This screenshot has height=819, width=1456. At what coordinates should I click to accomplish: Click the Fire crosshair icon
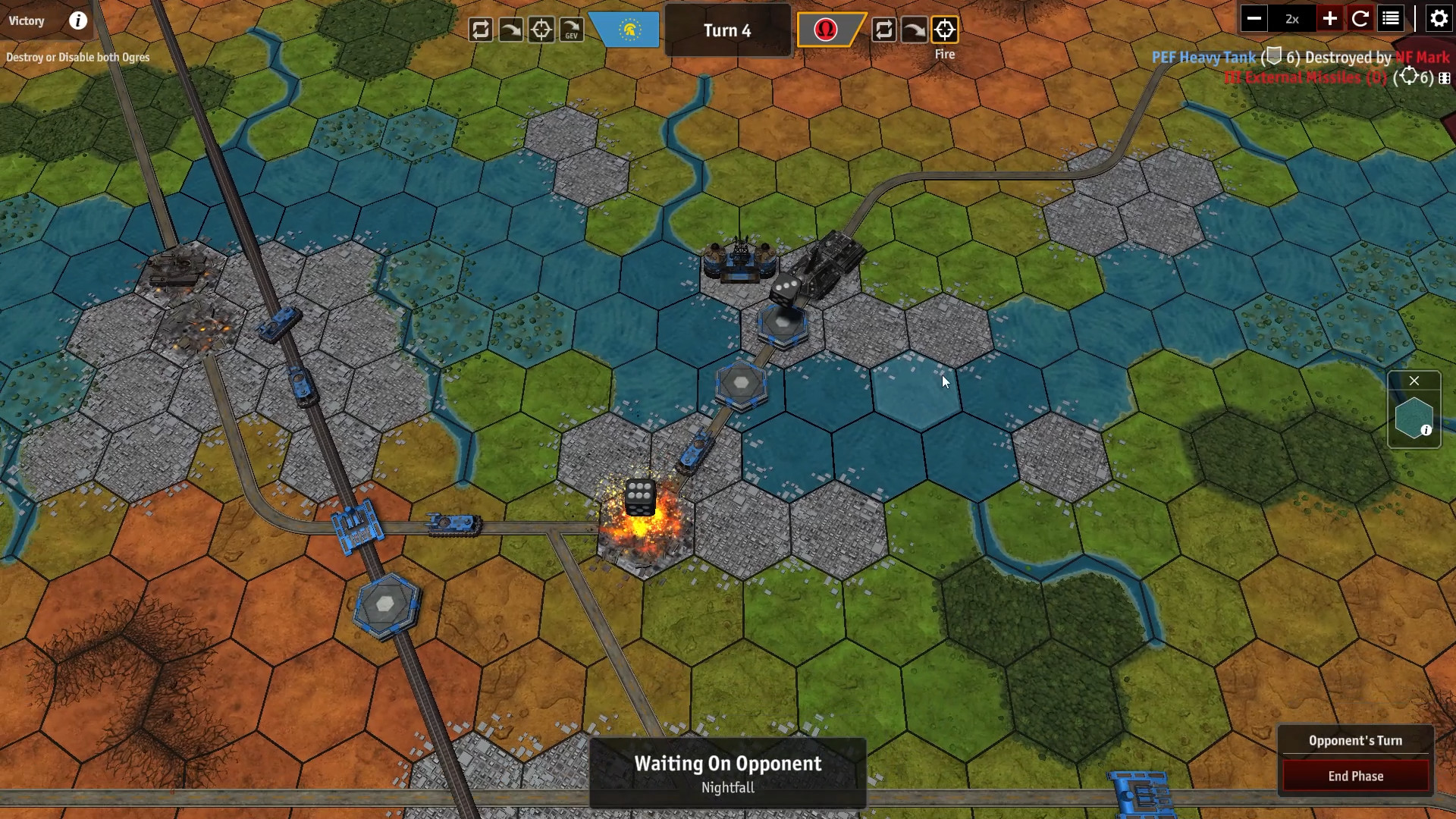point(944,29)
